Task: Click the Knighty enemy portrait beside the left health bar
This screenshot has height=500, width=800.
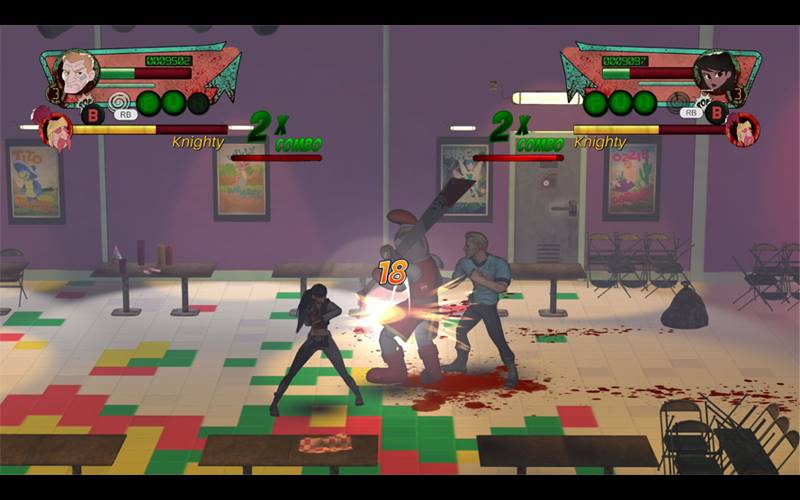Action: click(55, 129)
